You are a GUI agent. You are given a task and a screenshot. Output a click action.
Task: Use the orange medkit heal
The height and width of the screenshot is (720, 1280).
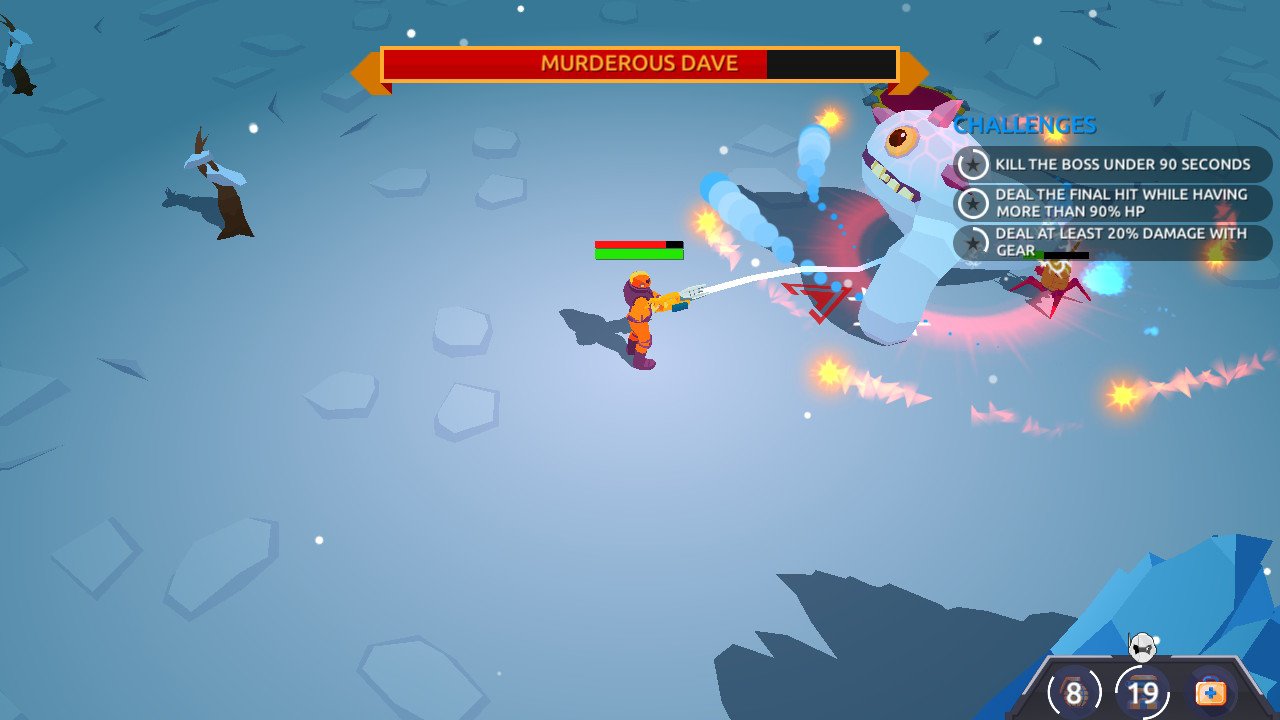click(x=1211, y=692)
